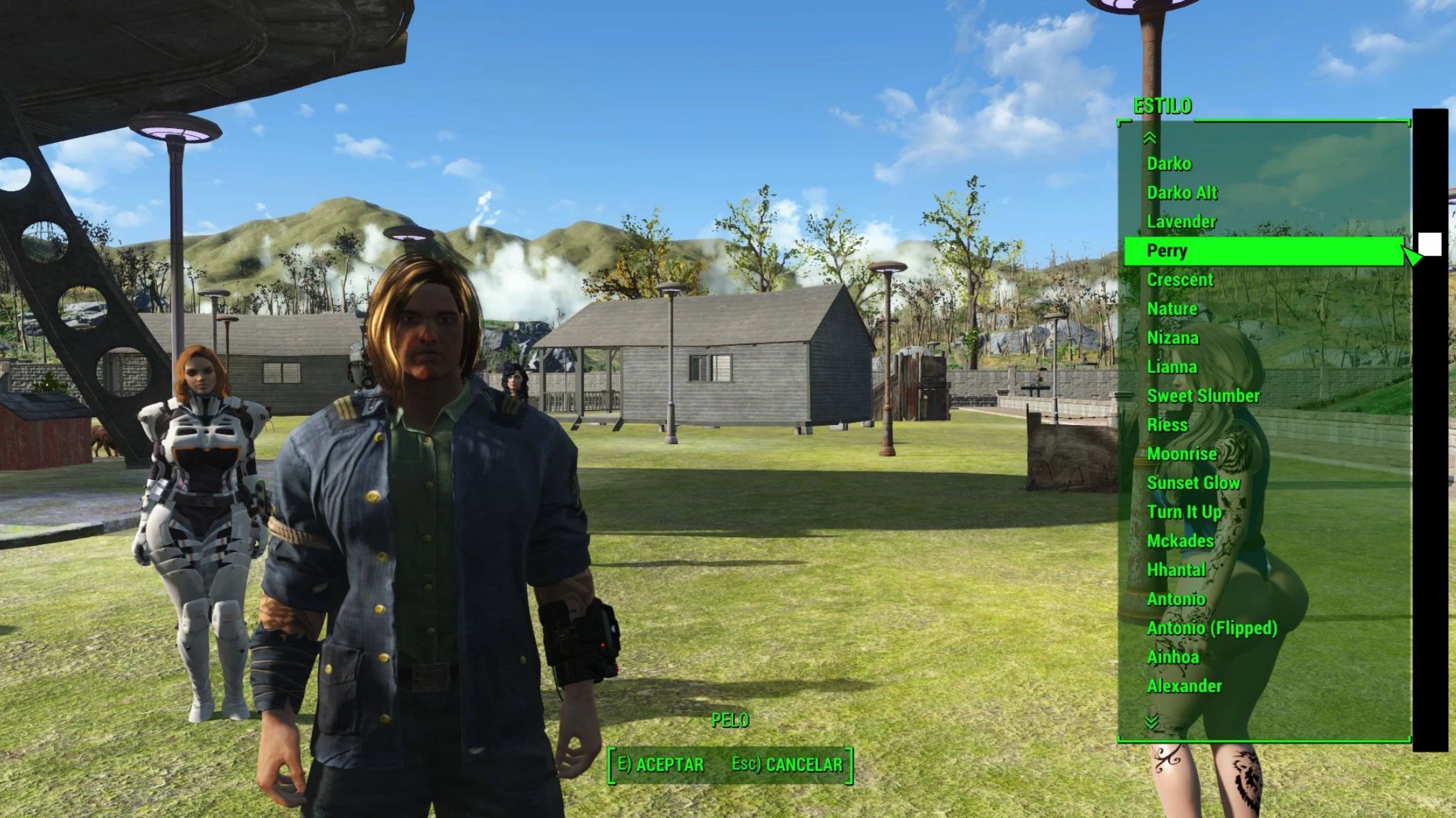Choose the Lianna style entry
Image resolution: width=1456 pixels, height=818 pixels.
point(1172,367)
